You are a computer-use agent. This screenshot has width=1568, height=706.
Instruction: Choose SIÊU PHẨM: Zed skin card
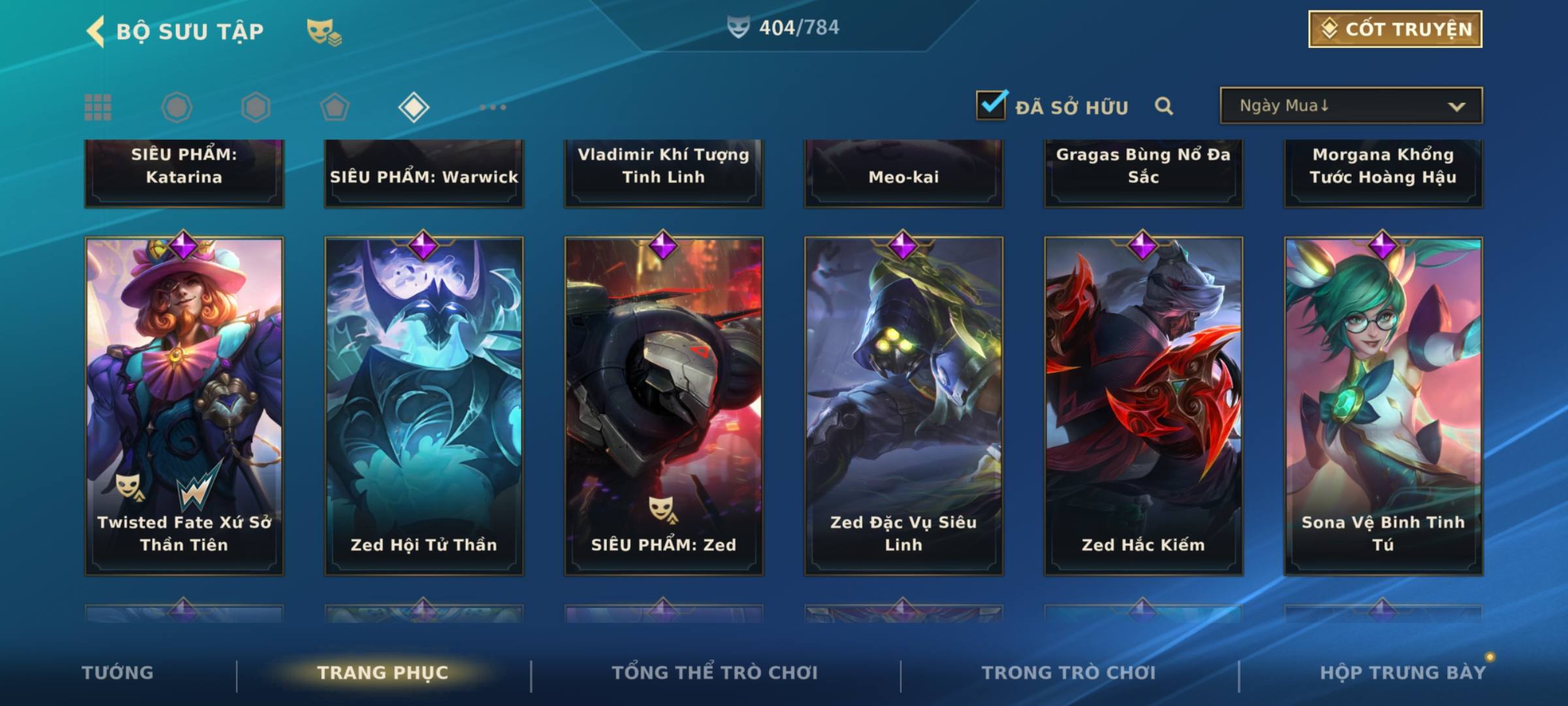pos(664,405)
